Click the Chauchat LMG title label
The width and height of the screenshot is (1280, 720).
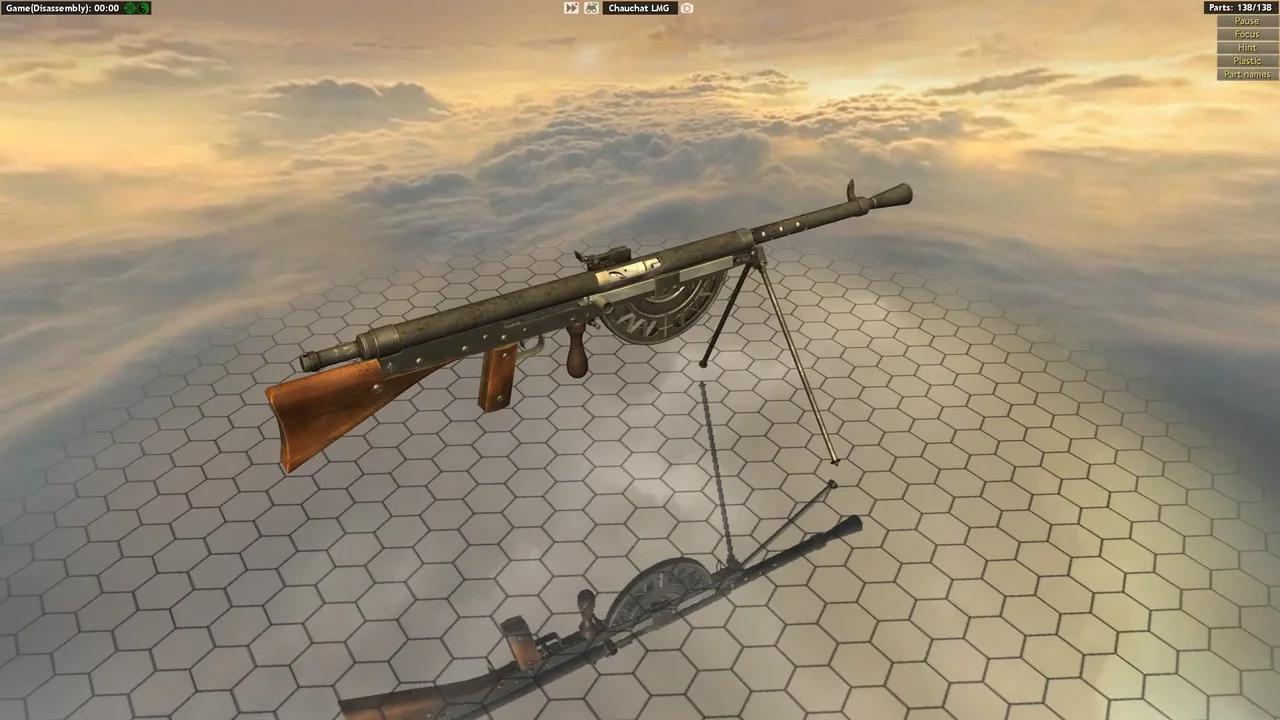click(639, 8)
